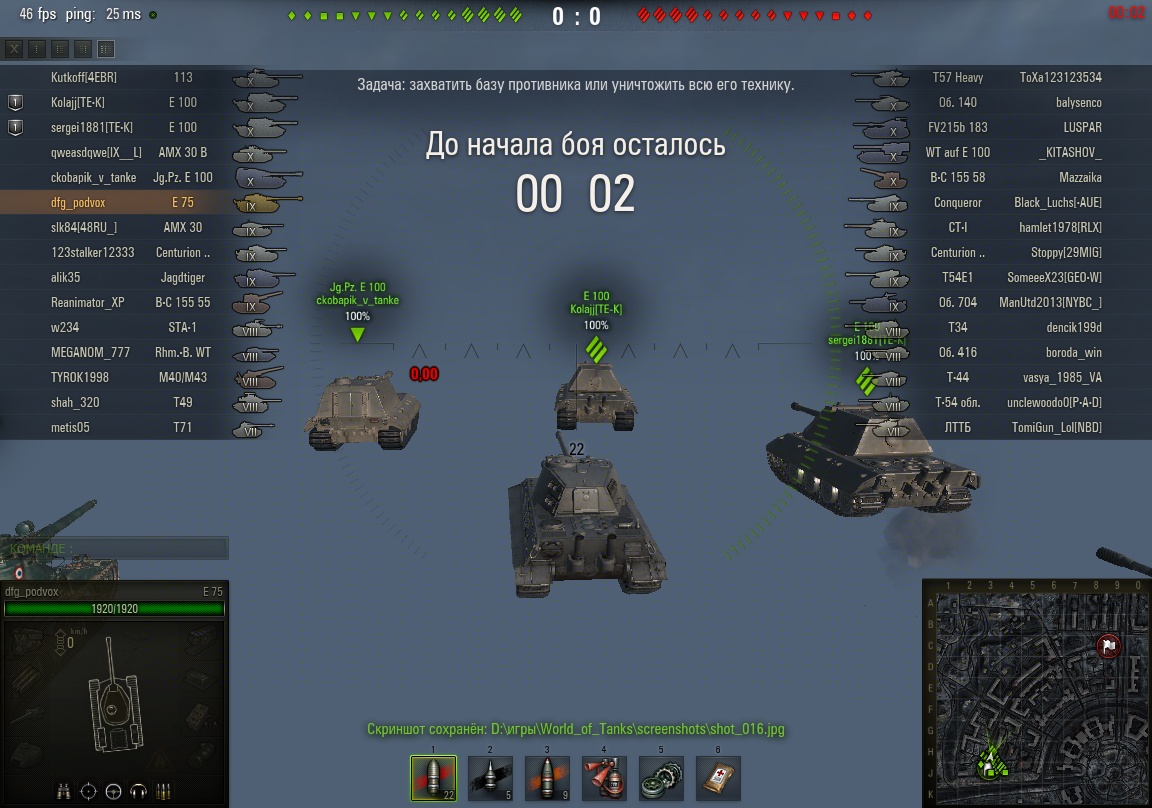Select the orange-striped shell with 9 rounds
1152x808 pixels.
[x=547, y=777]
